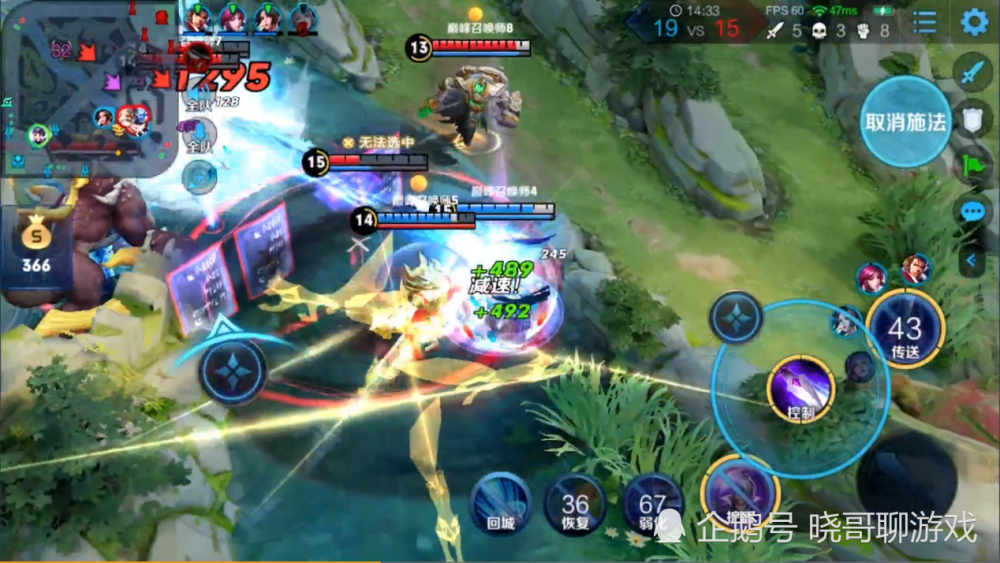This screenshot has width=1000, height=563.
Task: Open the minimap
Action: (85, 90)
